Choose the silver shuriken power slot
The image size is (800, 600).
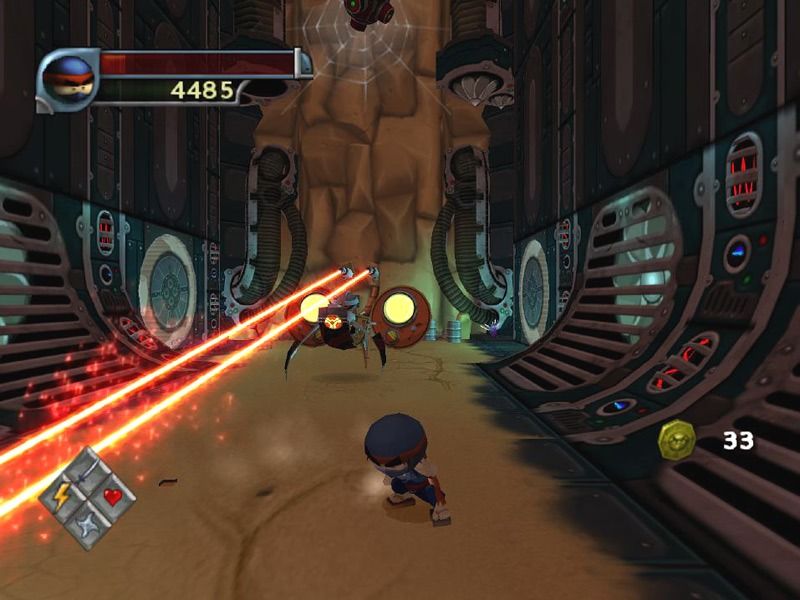[86, 522]
